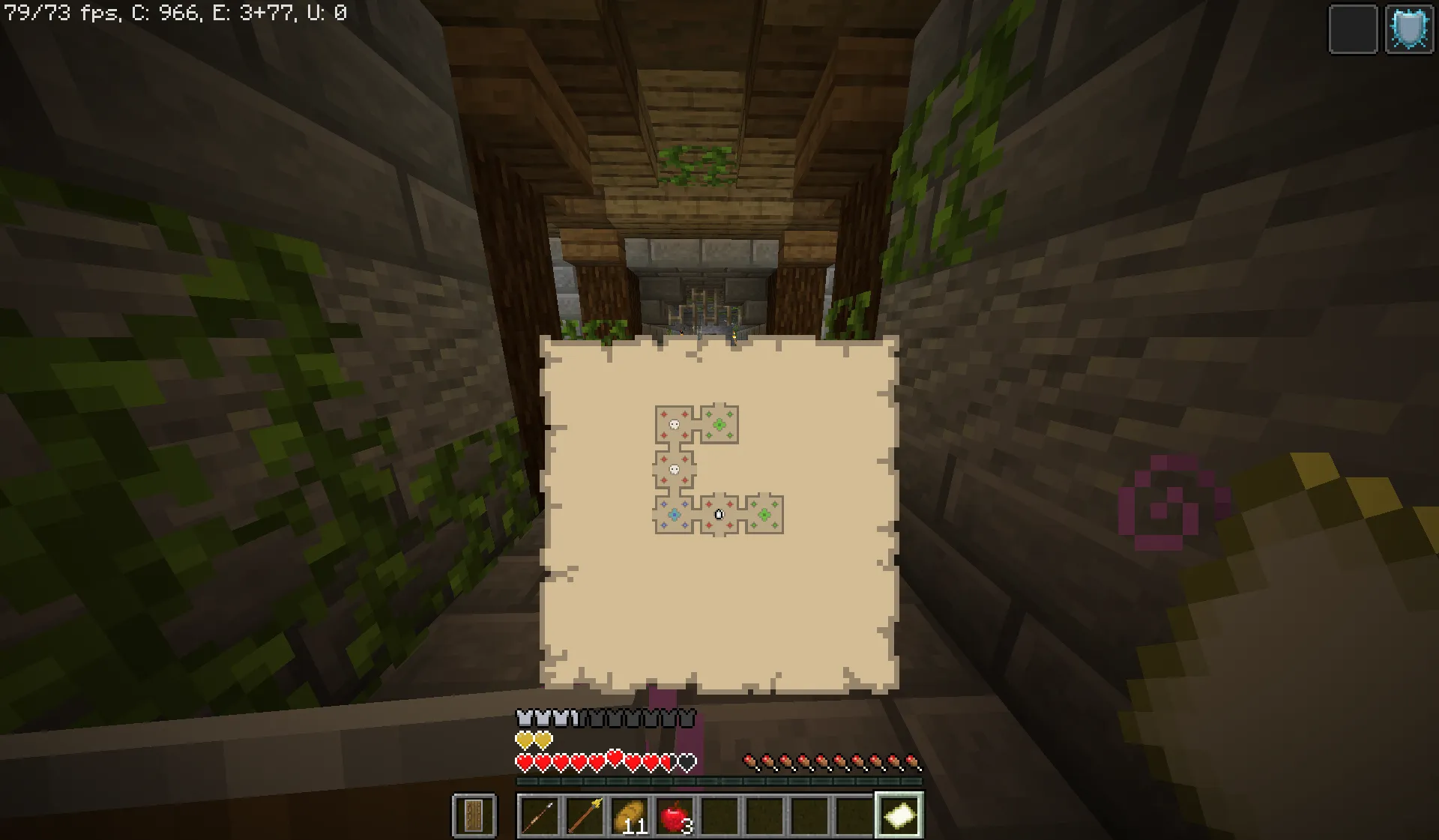Click the white player marker on the map
1439x840 pixels.
click(x=719, y=516)
